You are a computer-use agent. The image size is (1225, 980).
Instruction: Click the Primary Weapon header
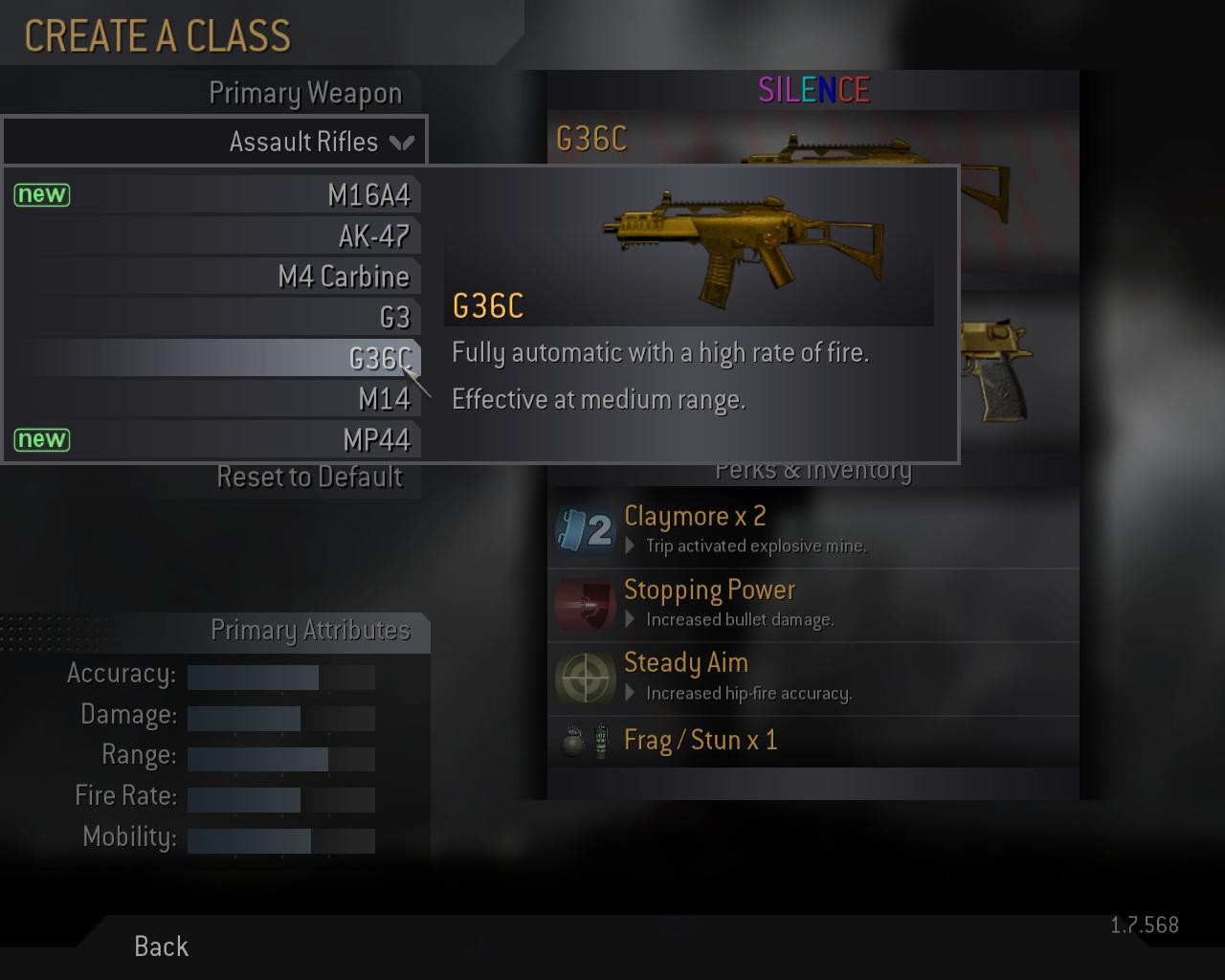click(304, 93)
